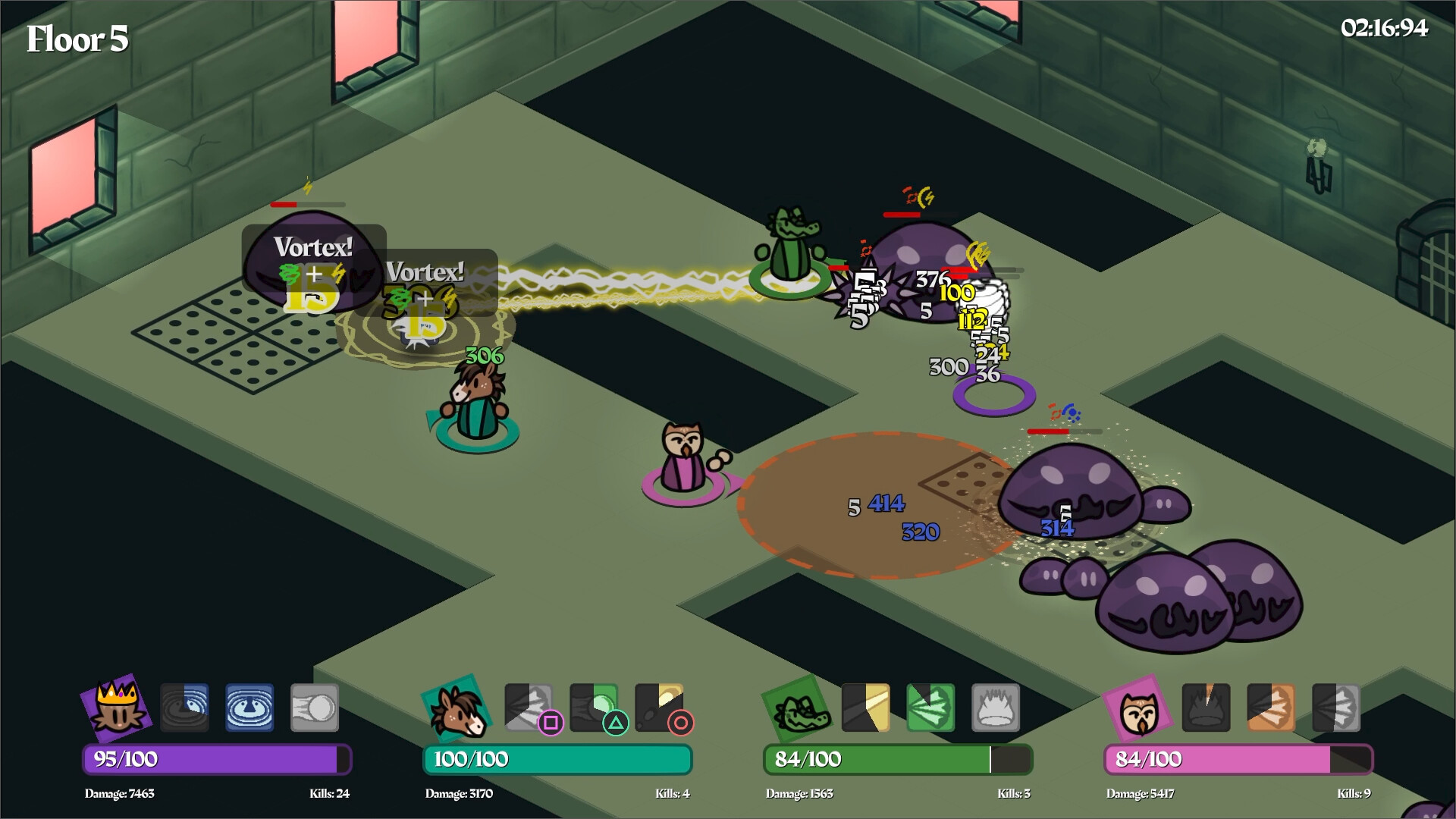Image resolution: width=1456 pixels, height=819 pixels.
Task: Use the owl's orange cone blast ability
Action: click(1271, 708)
